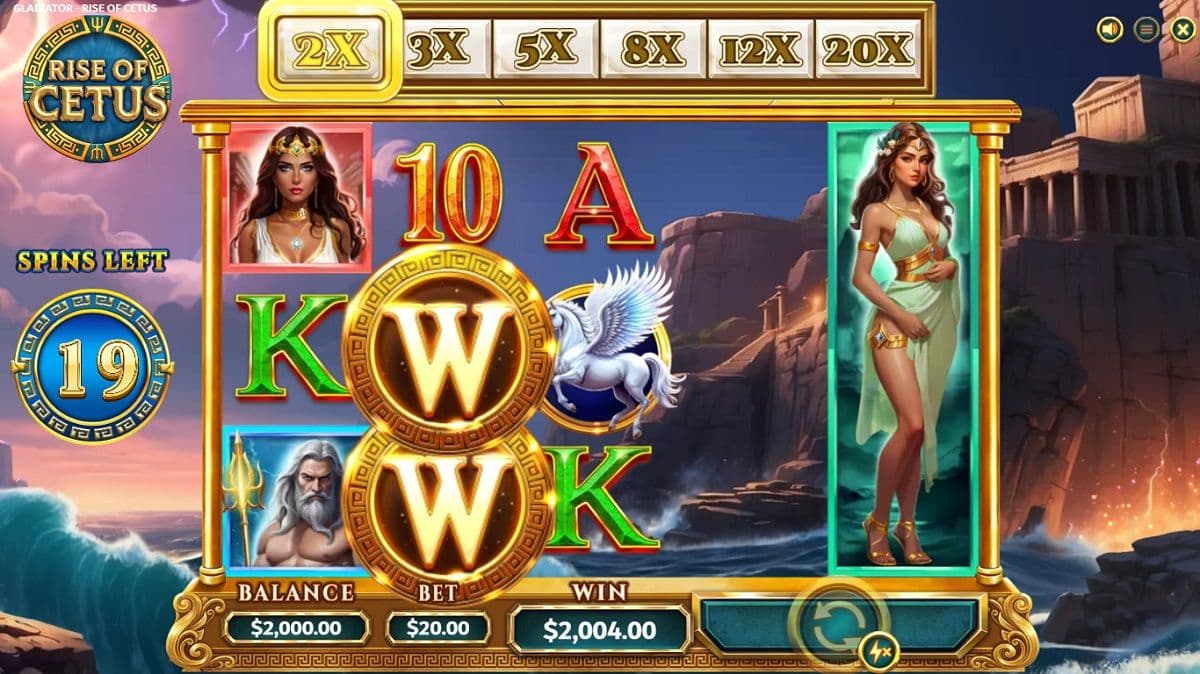Open the hamburger menu
The width and height of the screenshot is (1200, 674).
1146,30
